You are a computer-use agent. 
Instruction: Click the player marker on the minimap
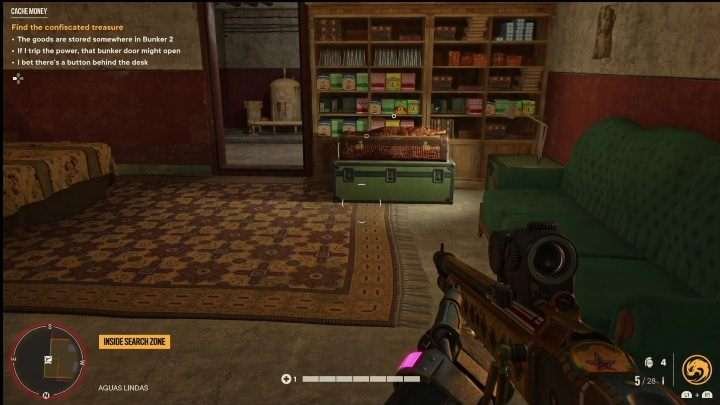47,360
